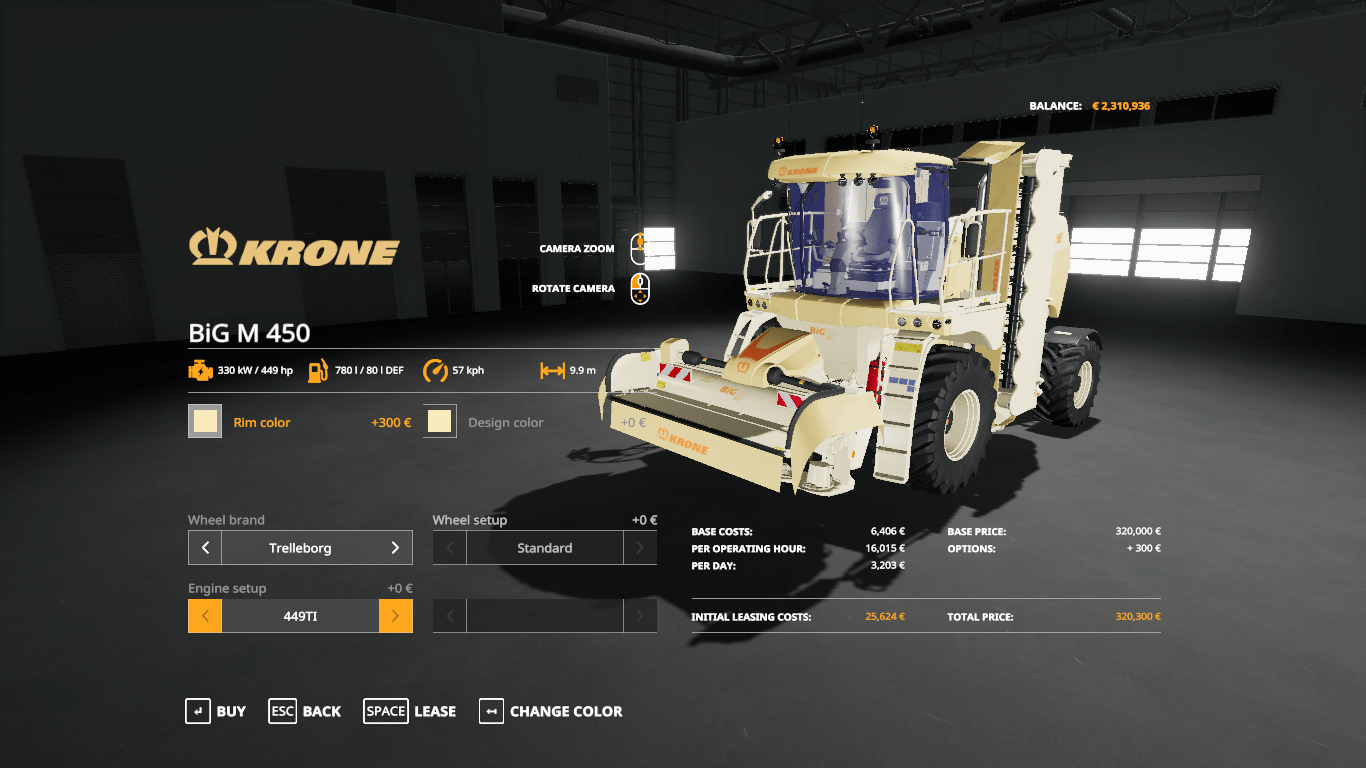Open the Change Color option

(551, 711)
